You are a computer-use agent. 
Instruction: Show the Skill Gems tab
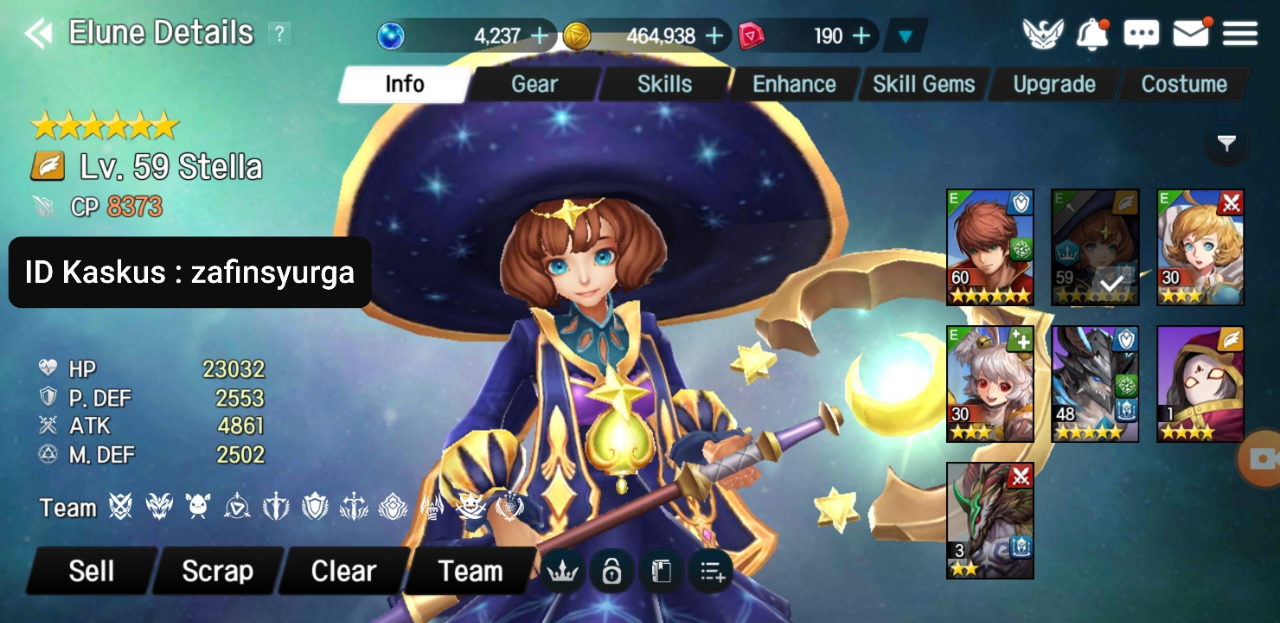click(x=923, y=84)
